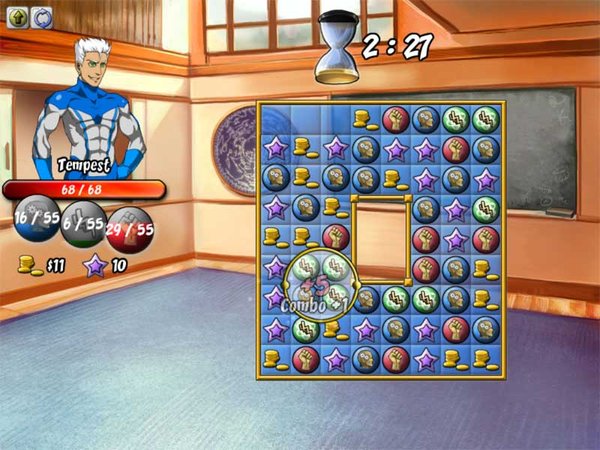Click the blue circular arrows button
This screenshot has height=450, width=600.
click(x=40, y=15)
